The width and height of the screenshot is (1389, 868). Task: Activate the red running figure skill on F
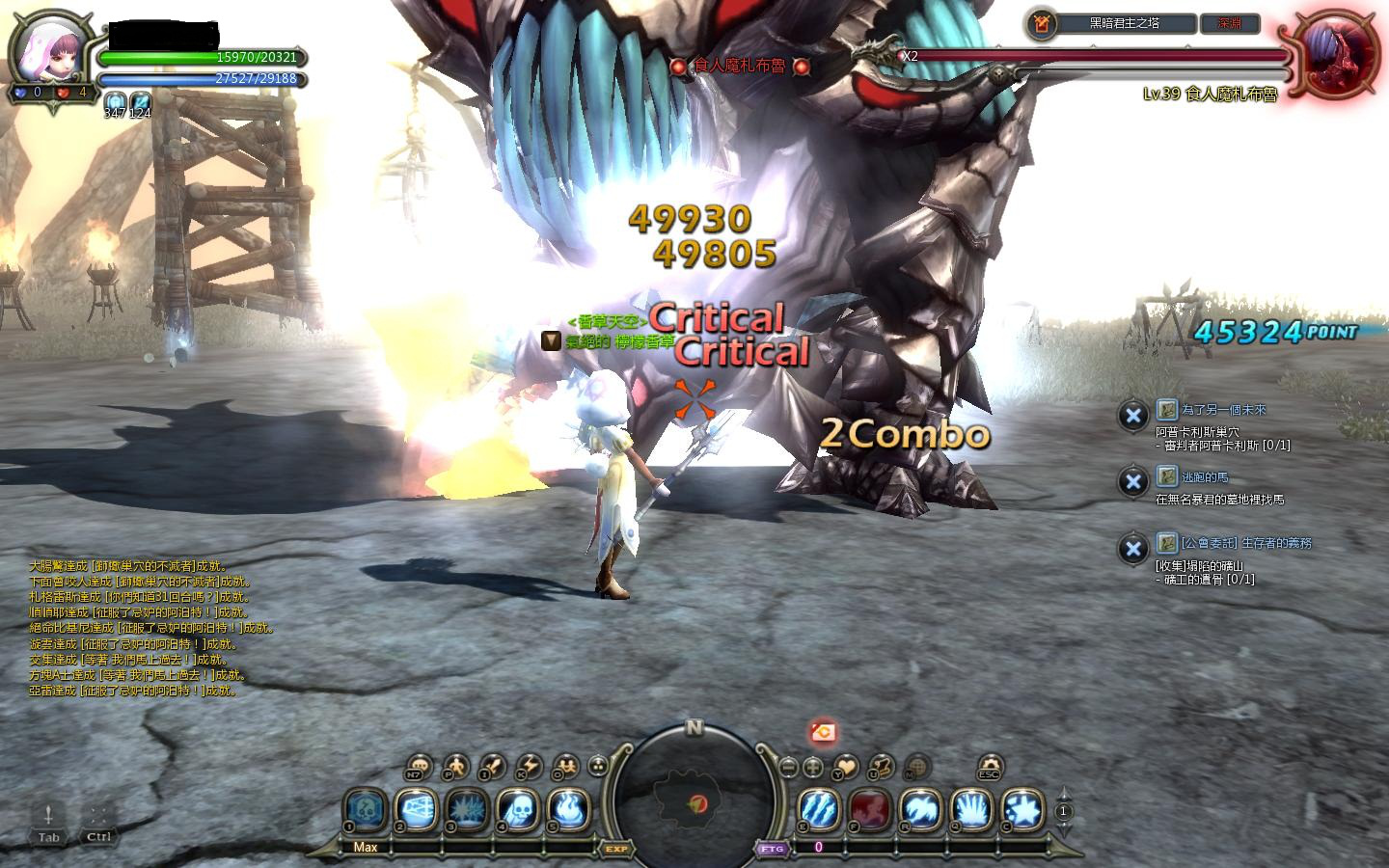tap(869, 809)
